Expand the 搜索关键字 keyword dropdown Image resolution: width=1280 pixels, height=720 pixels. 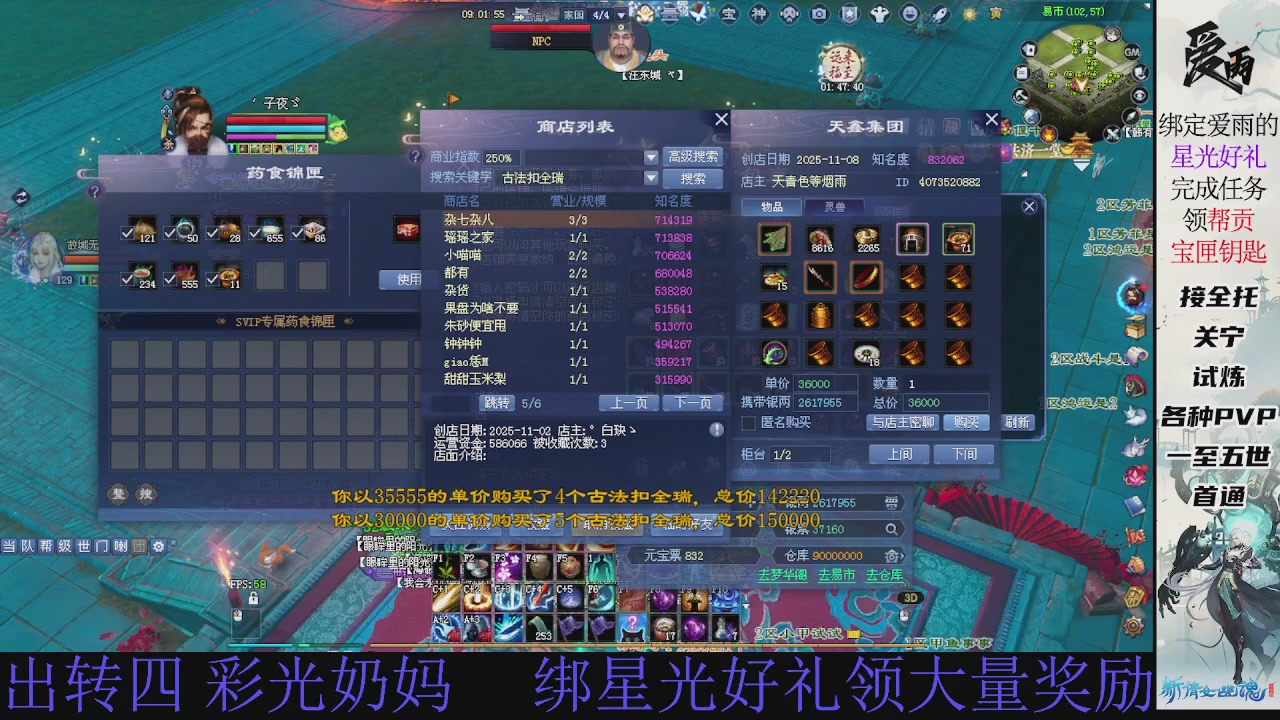coord(651,178)
